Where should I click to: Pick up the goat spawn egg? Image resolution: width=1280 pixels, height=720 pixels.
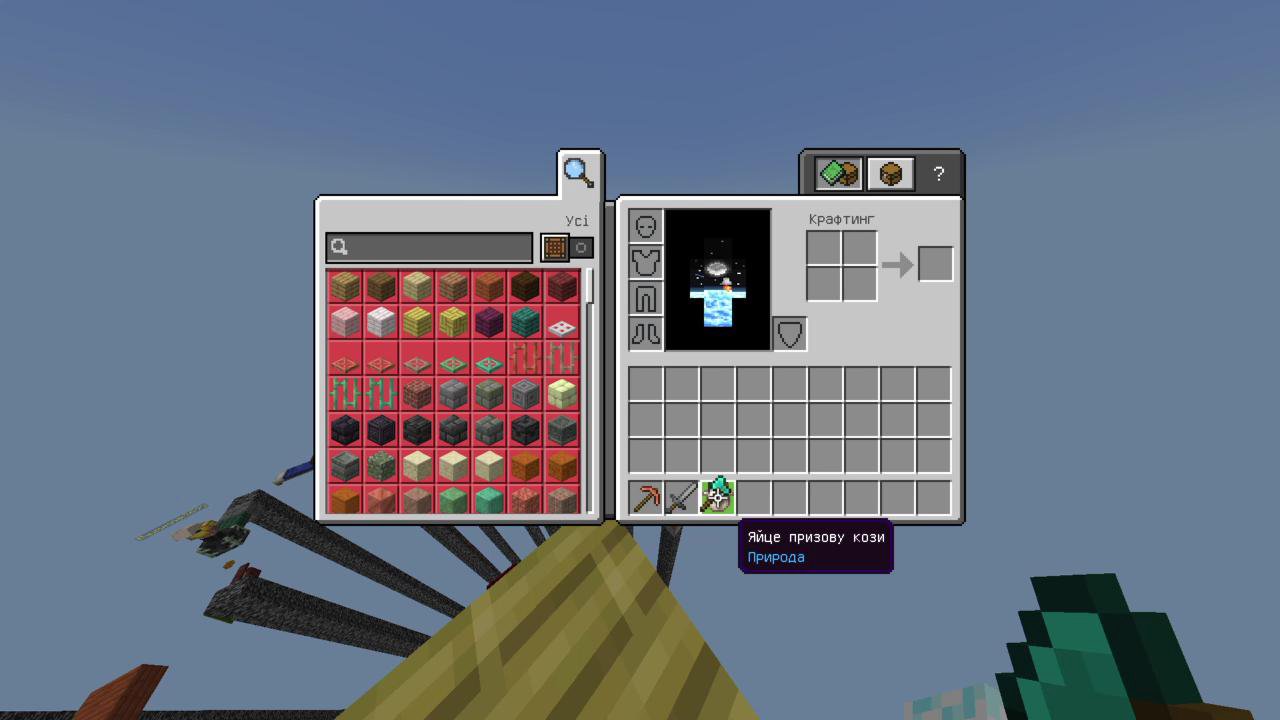click(717, 495)
